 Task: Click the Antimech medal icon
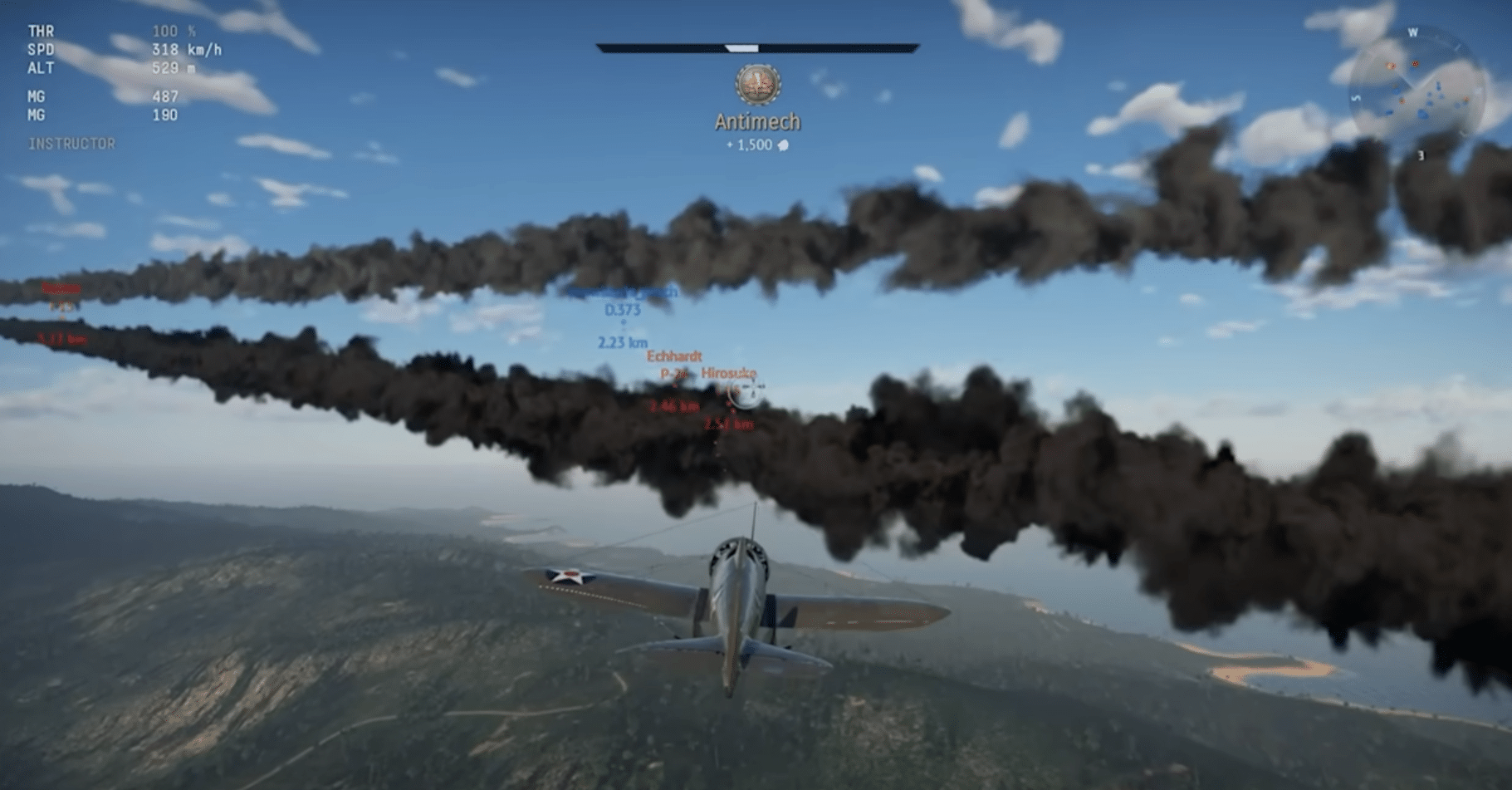click(756, 83)
